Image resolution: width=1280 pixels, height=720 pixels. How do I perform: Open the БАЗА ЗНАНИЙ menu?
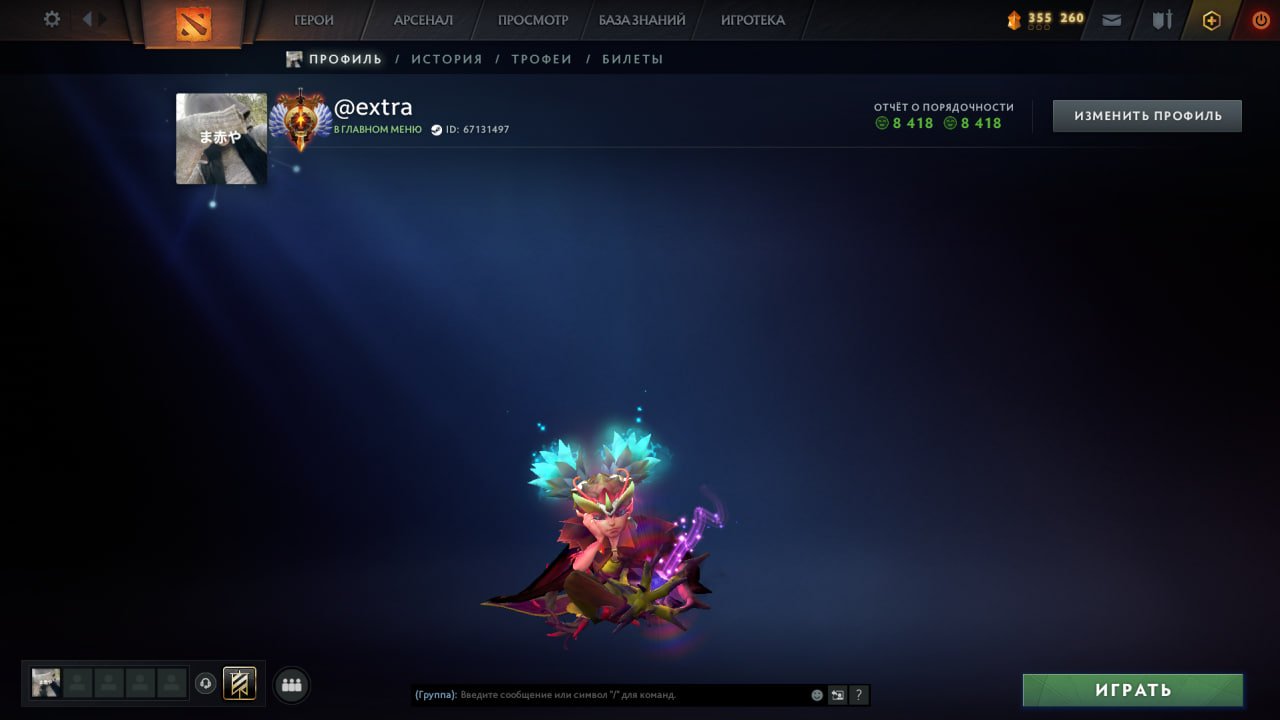pos(643,19)
